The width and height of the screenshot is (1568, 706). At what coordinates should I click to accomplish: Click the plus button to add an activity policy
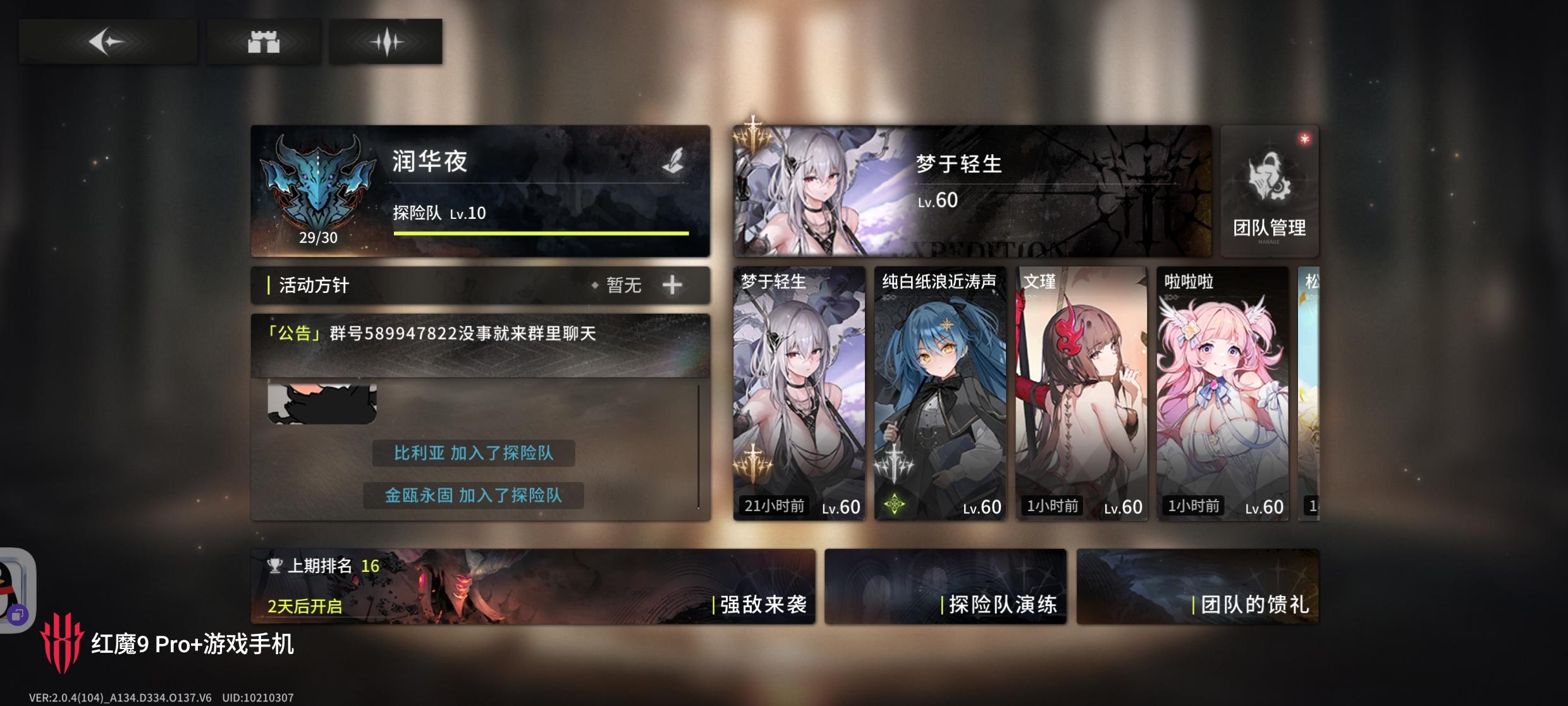pyautogui.click(x=672, y=285)
